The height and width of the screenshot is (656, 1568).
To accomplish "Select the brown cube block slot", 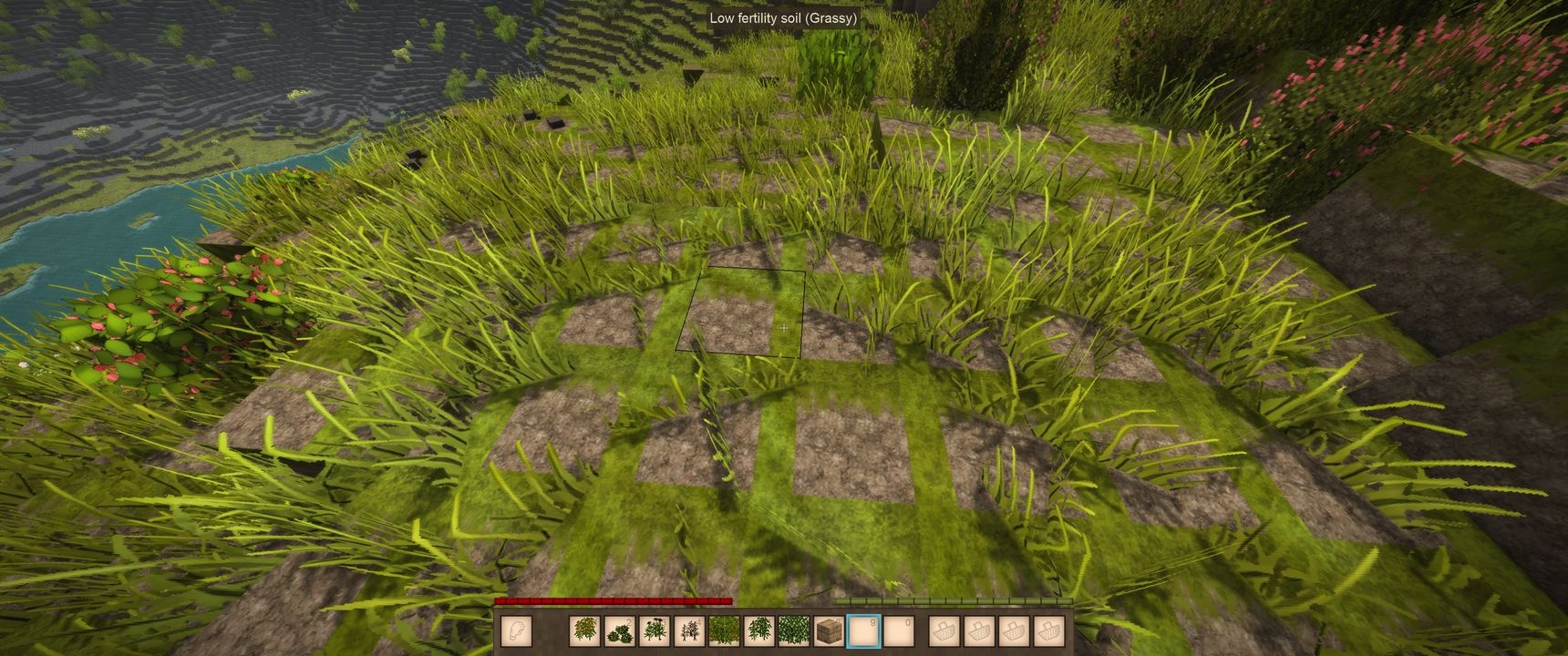I will pyautogui.click(x=828, y=630).
